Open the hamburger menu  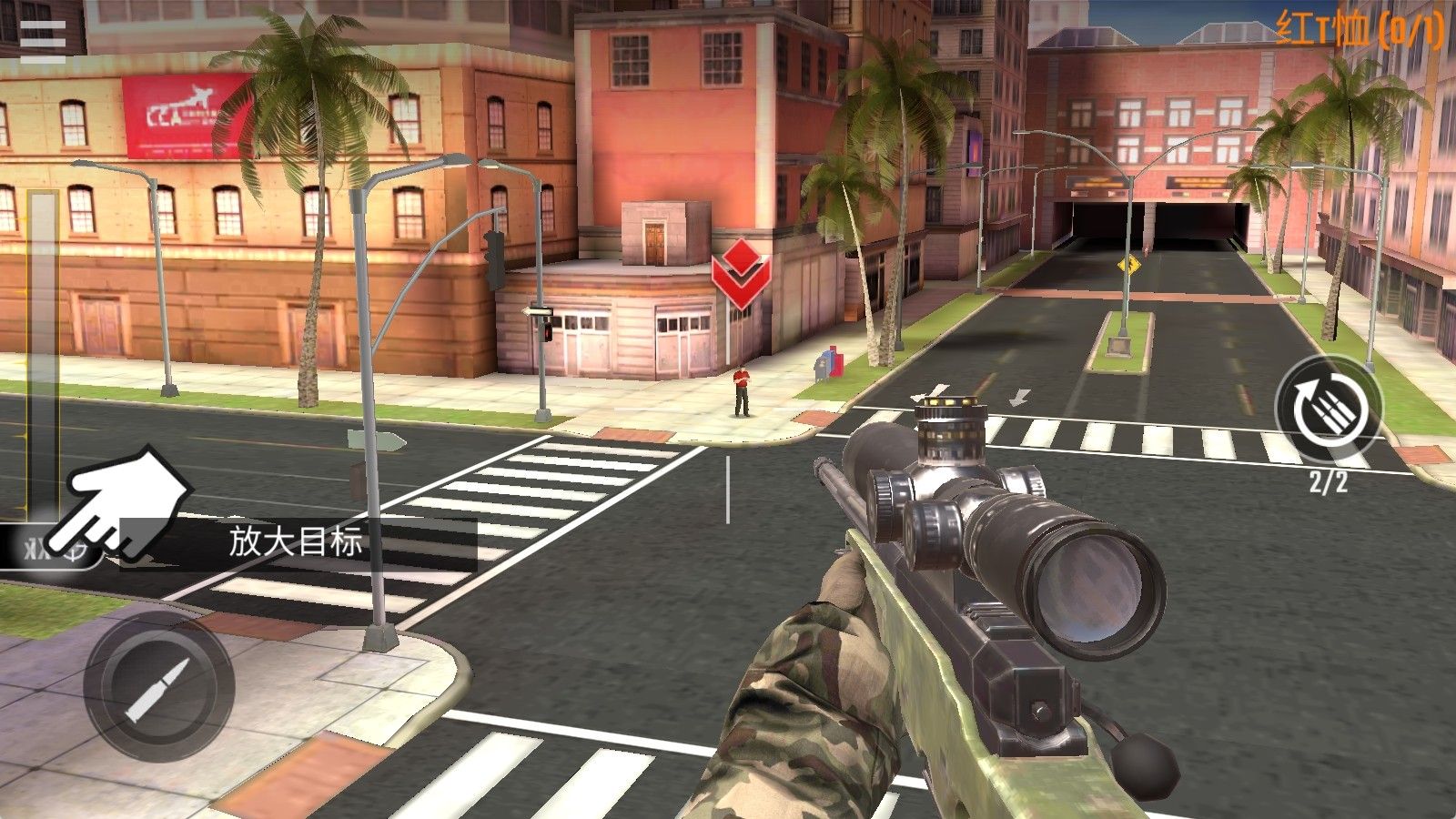43,39
